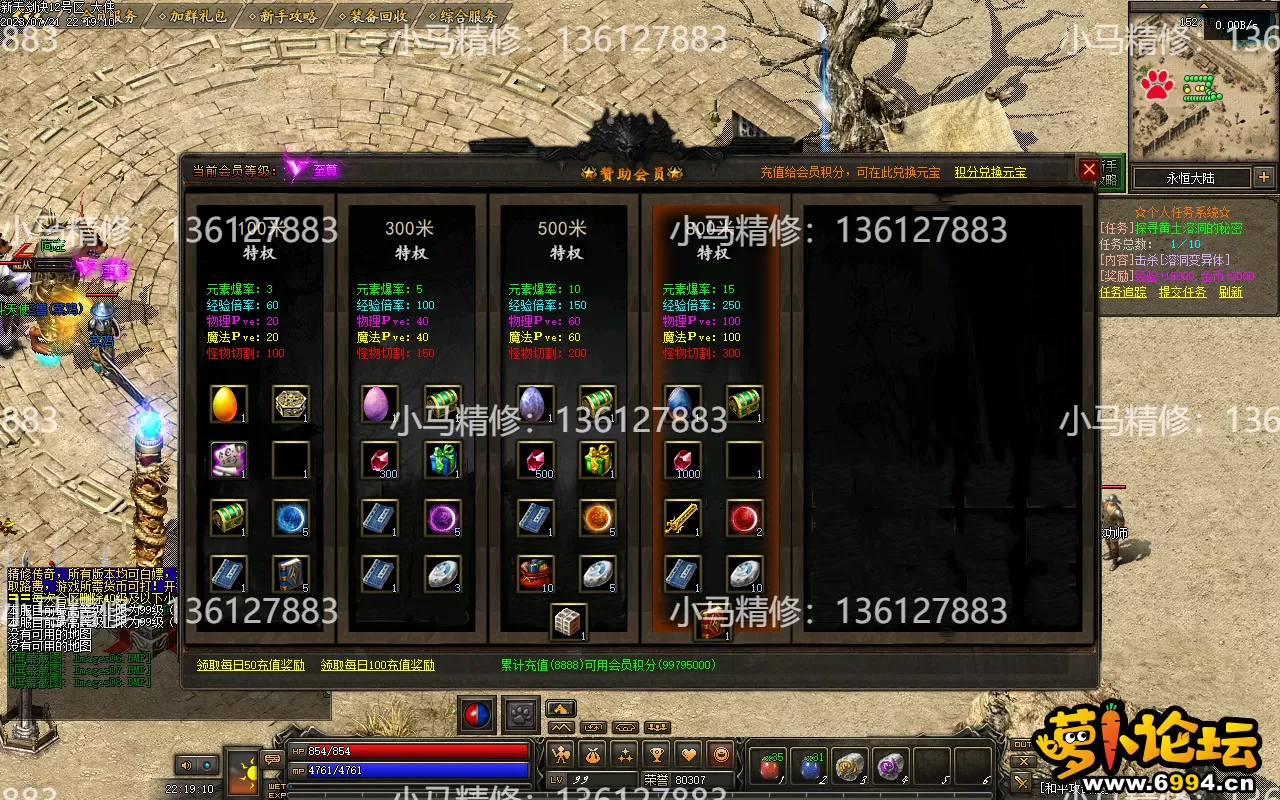Select the red gift bag reward slot

tap(537, 574)
